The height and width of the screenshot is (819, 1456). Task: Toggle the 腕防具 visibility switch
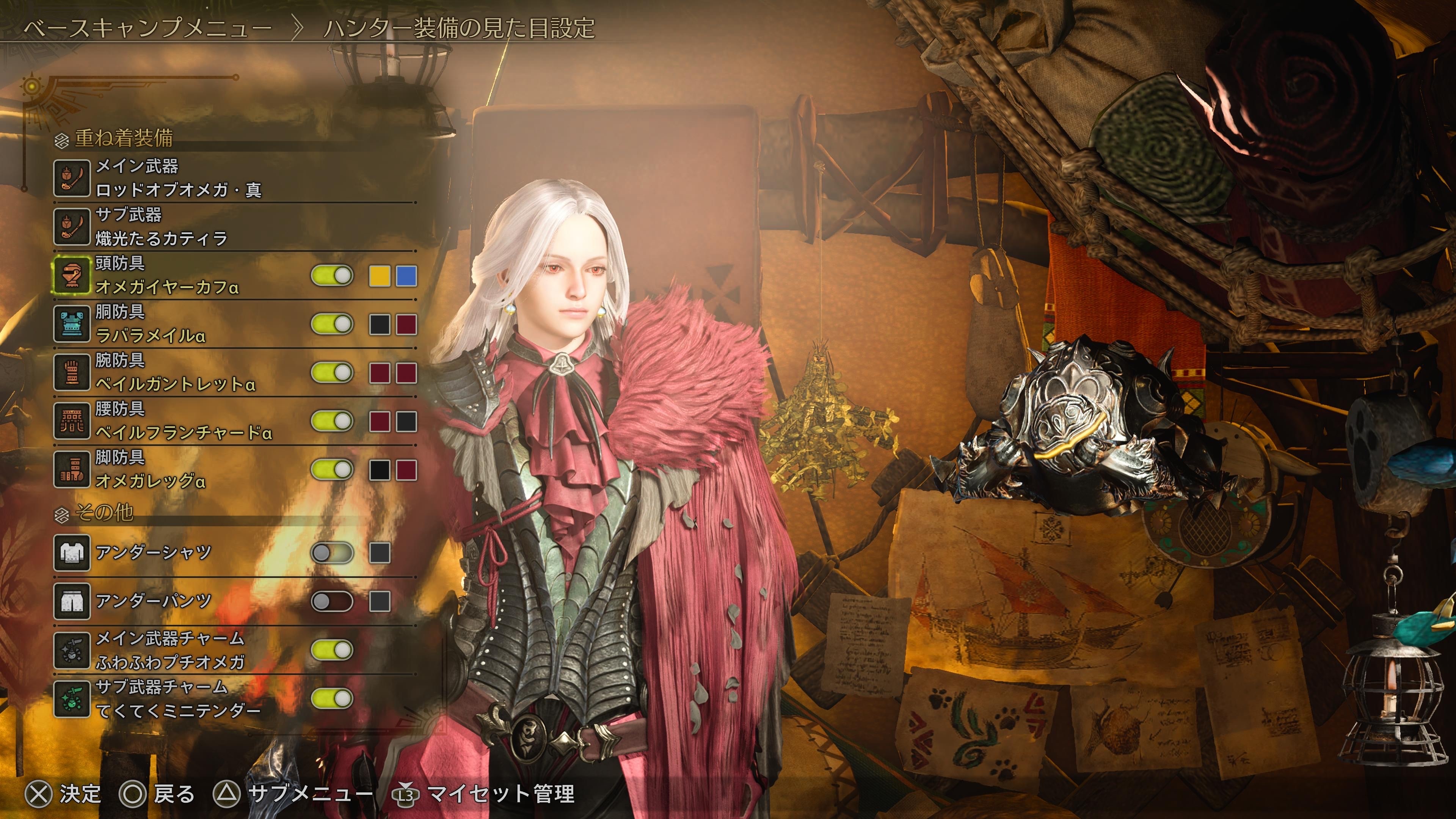[x=332, y=373]
